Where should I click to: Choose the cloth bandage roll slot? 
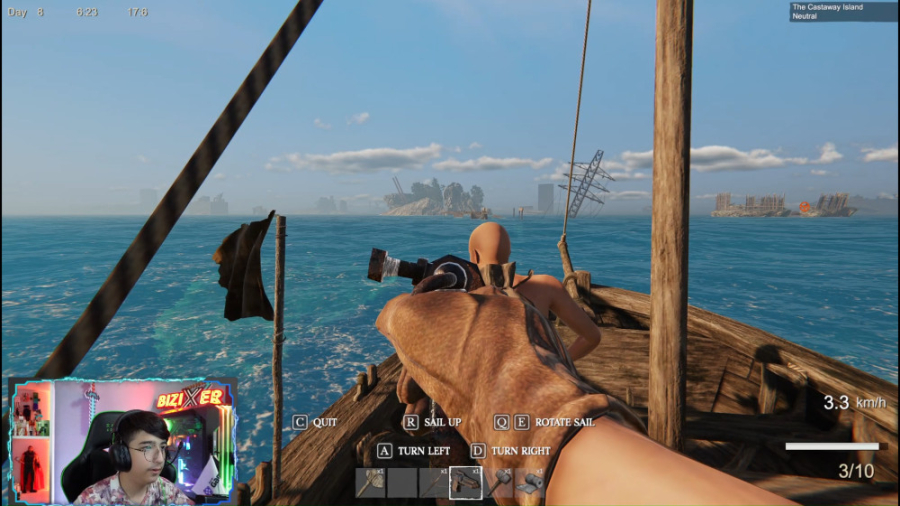(x=530, y=483)
